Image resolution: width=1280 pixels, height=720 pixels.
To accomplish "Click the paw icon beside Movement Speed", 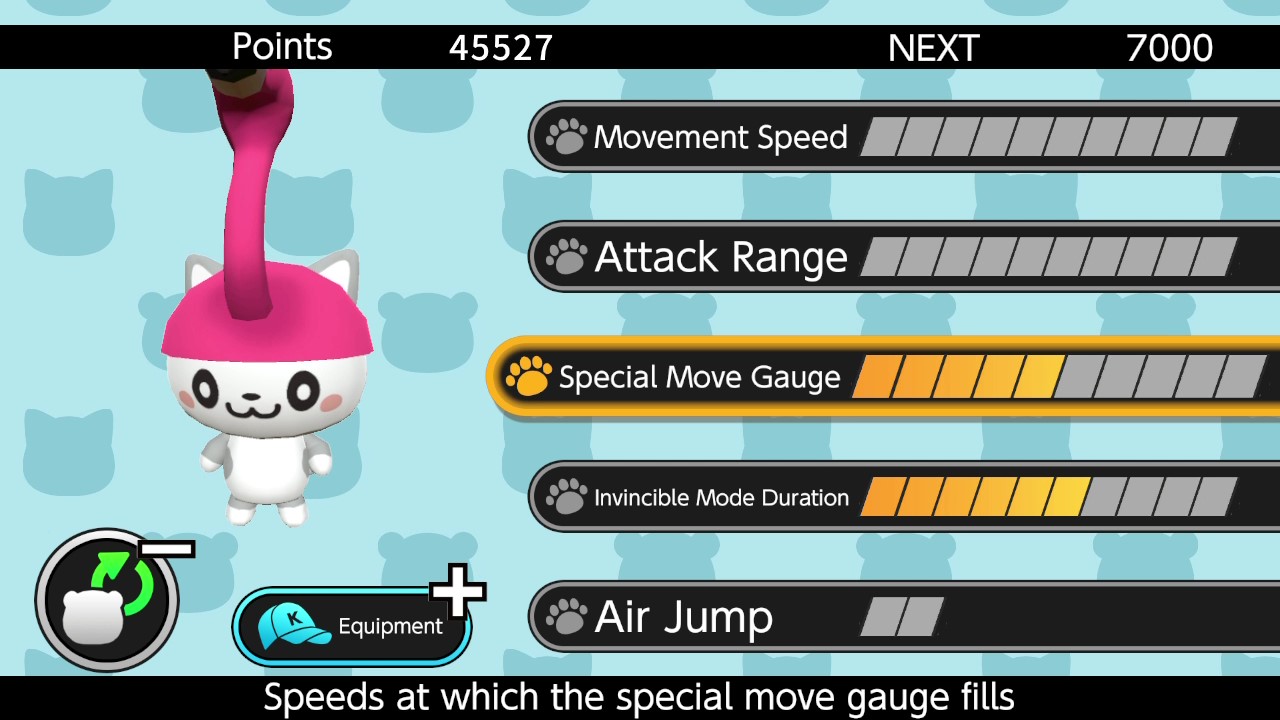I will point(566,136).
